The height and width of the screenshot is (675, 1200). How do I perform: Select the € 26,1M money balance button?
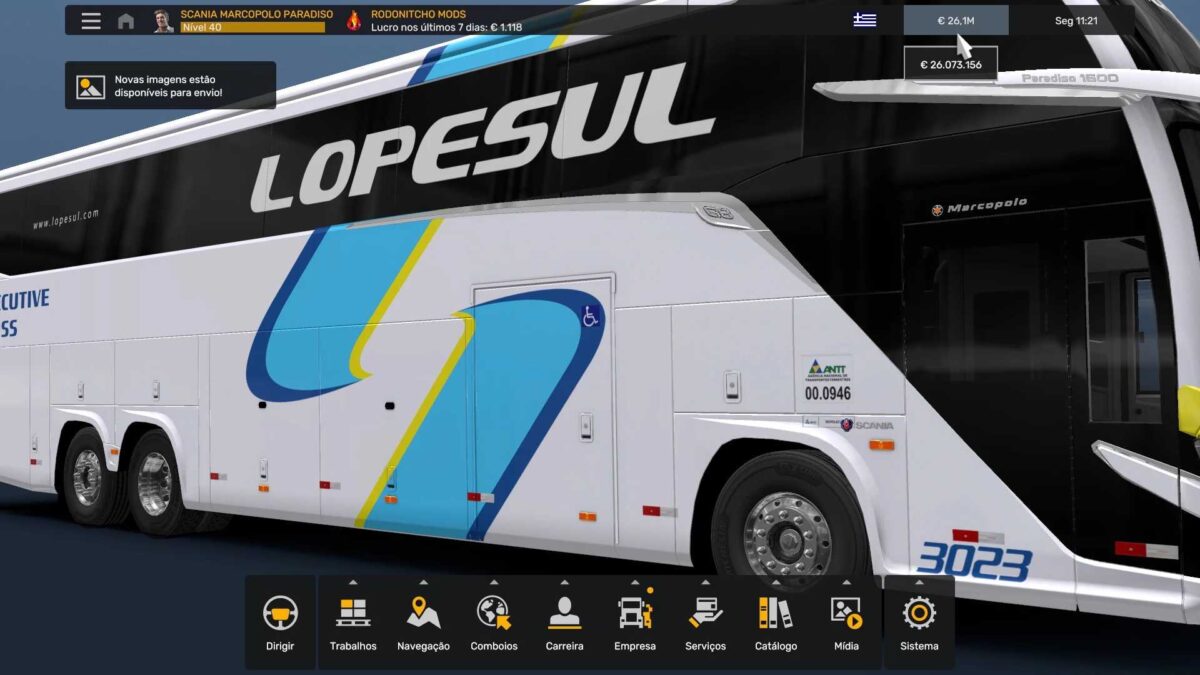tap(955, 21)
